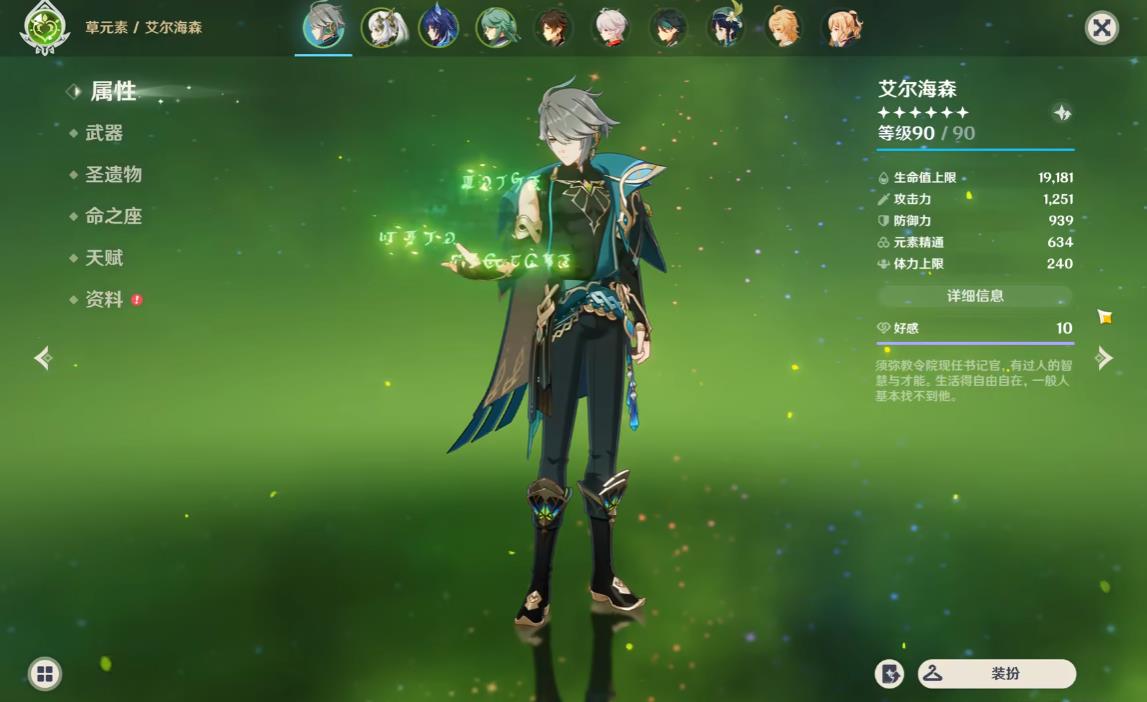Select Venti's portrait with the flower hat
Screen dimensions: 1147x702
coord(727,28)
